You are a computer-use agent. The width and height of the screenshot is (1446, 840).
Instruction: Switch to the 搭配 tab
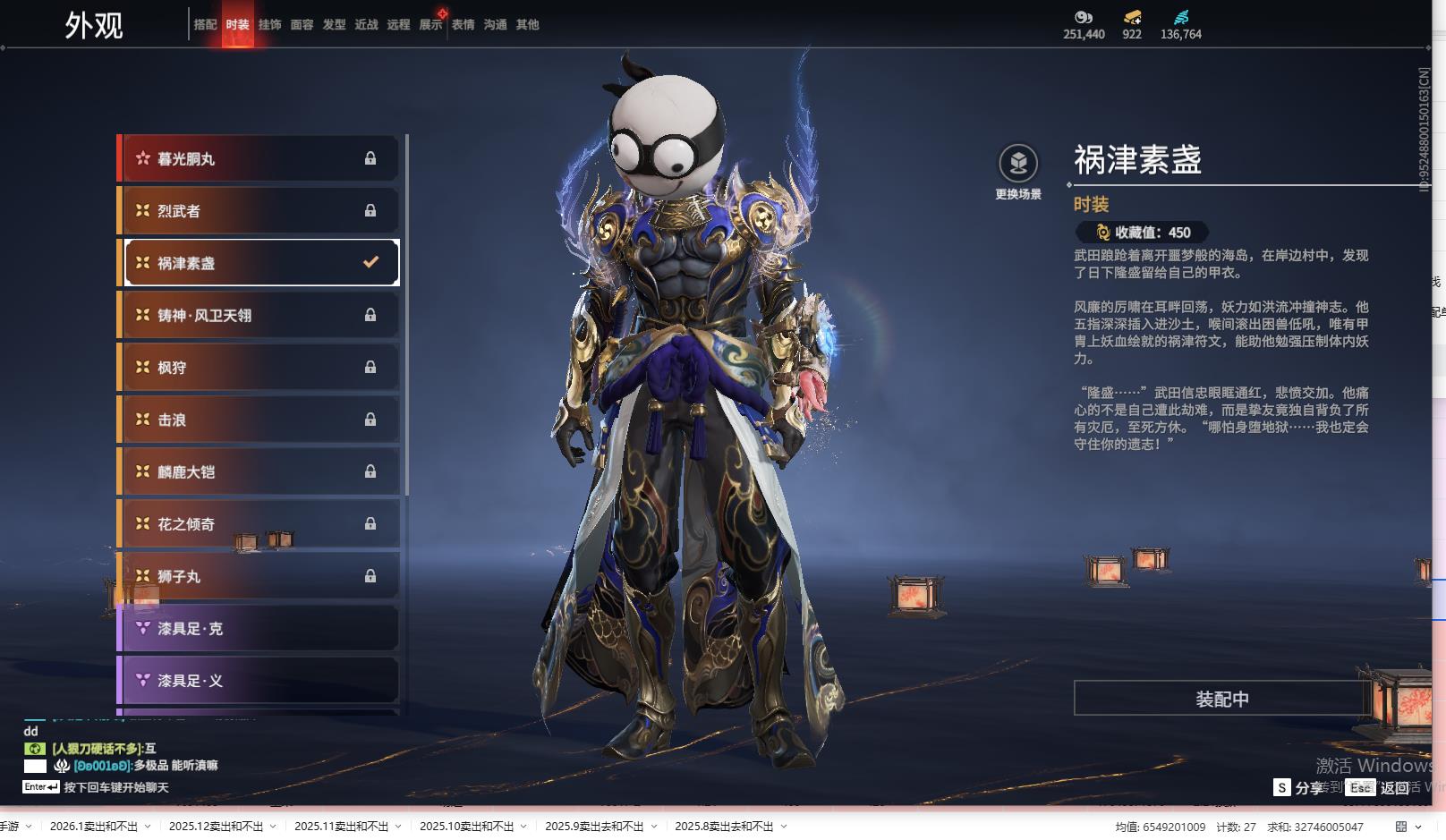click(x=205, y=25)
